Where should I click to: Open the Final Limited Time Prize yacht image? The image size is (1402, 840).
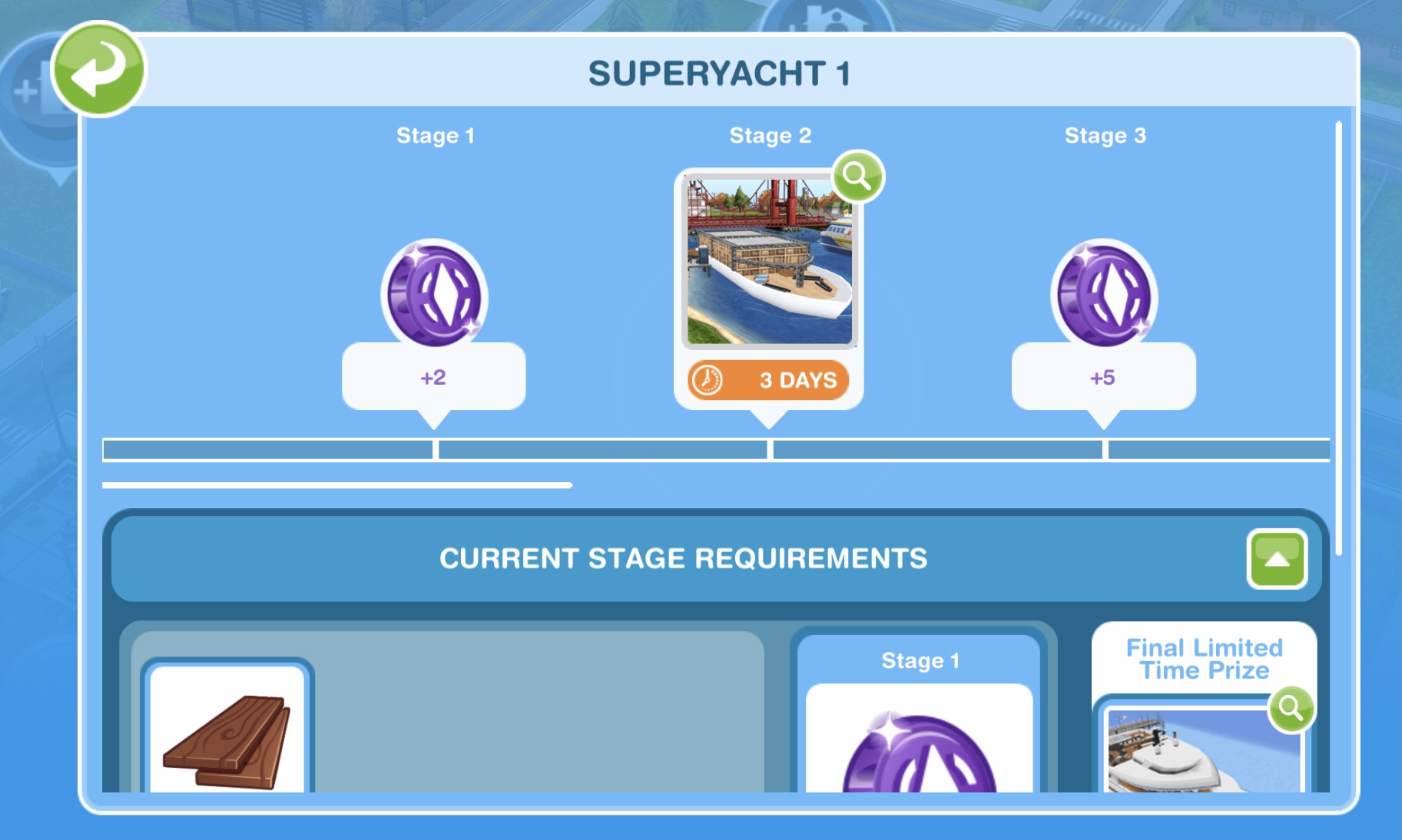point(1202,751)
